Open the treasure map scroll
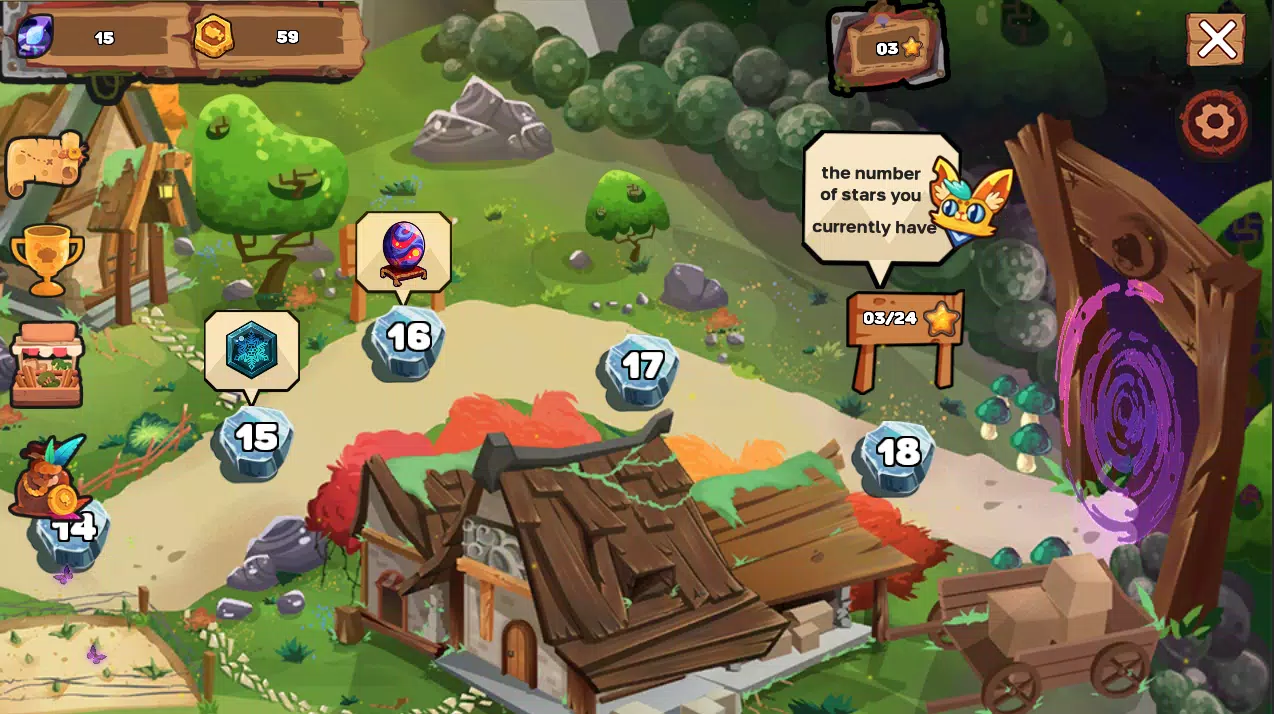Viewport: 1274px width, 714px height. (x=45, y=162)
